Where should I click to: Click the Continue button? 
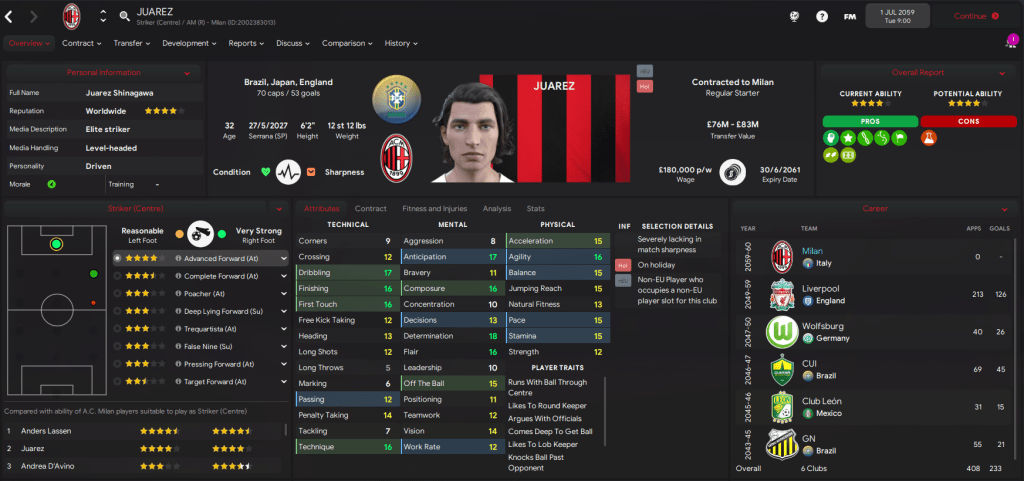(x=976, y=16)
